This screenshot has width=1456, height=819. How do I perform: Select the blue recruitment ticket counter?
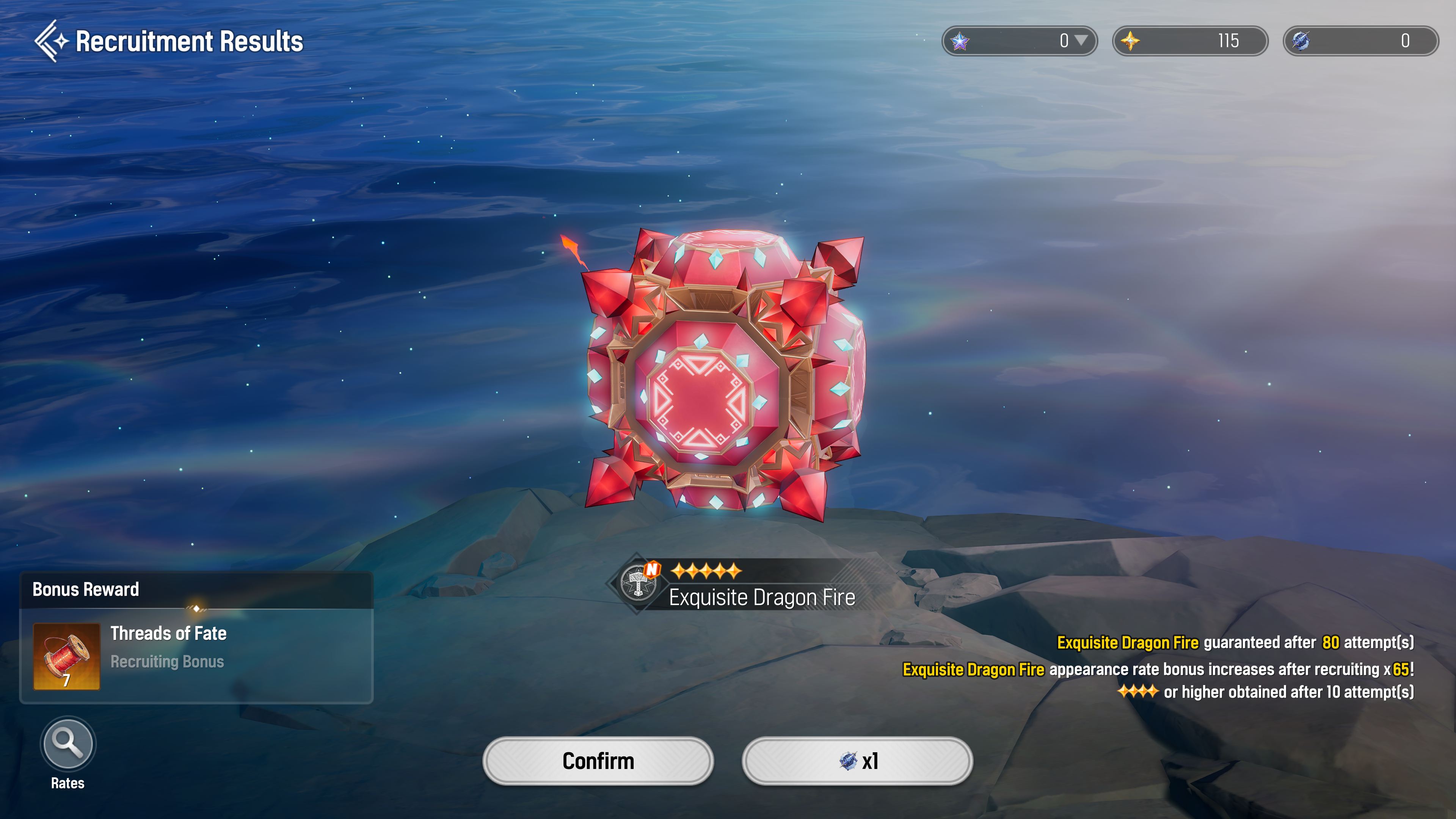point(1360,41)
